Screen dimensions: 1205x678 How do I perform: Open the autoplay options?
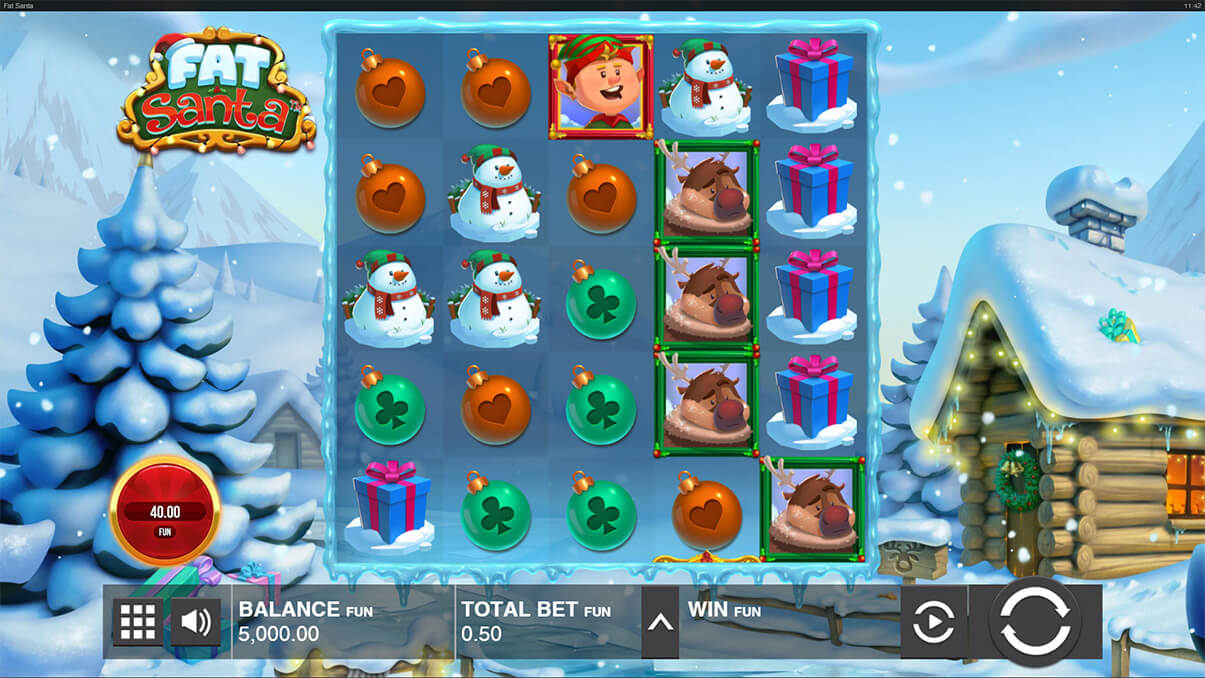(933, 622)
